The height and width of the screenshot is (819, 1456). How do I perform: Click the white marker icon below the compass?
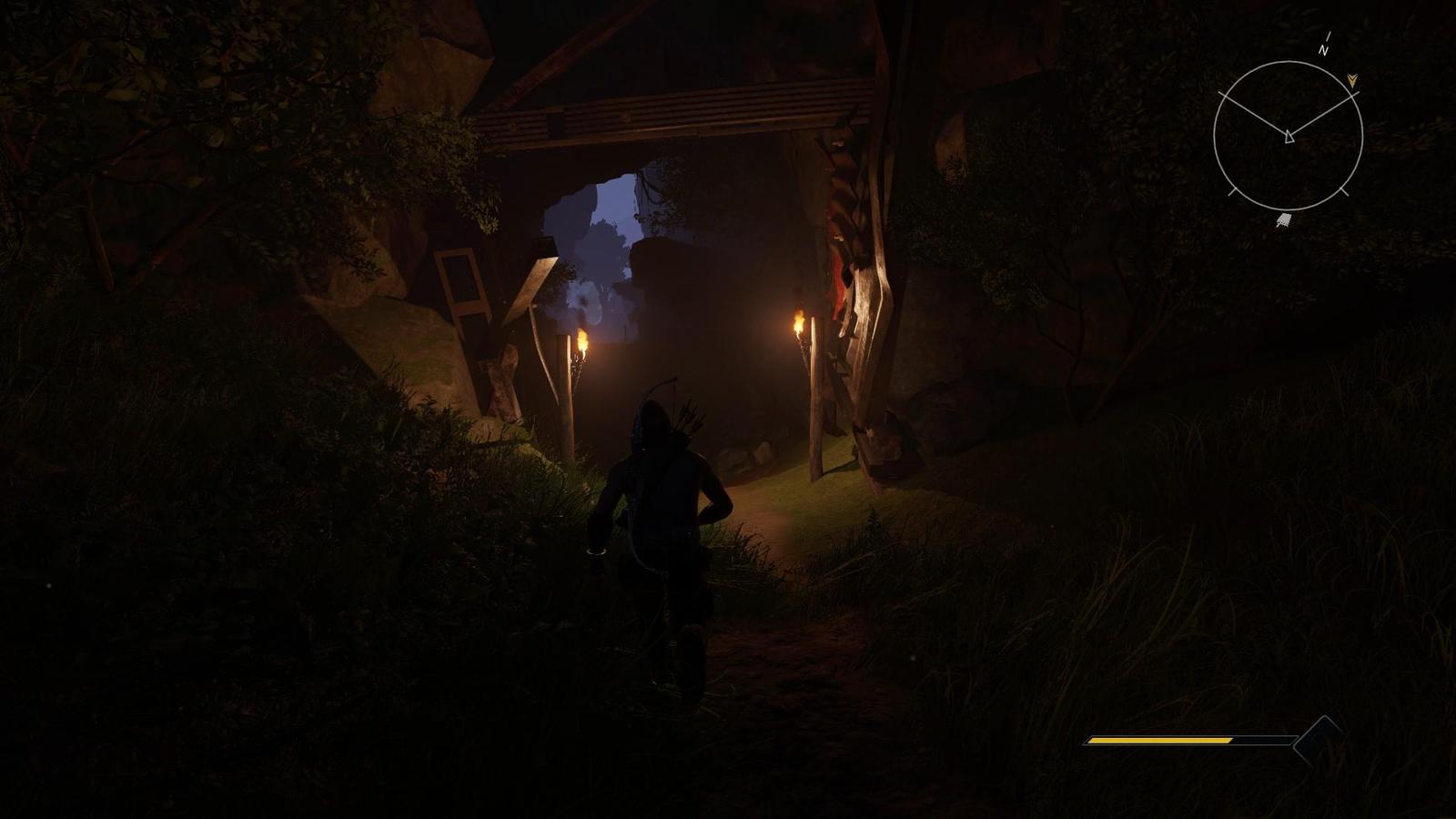[x=1283, y=220]
